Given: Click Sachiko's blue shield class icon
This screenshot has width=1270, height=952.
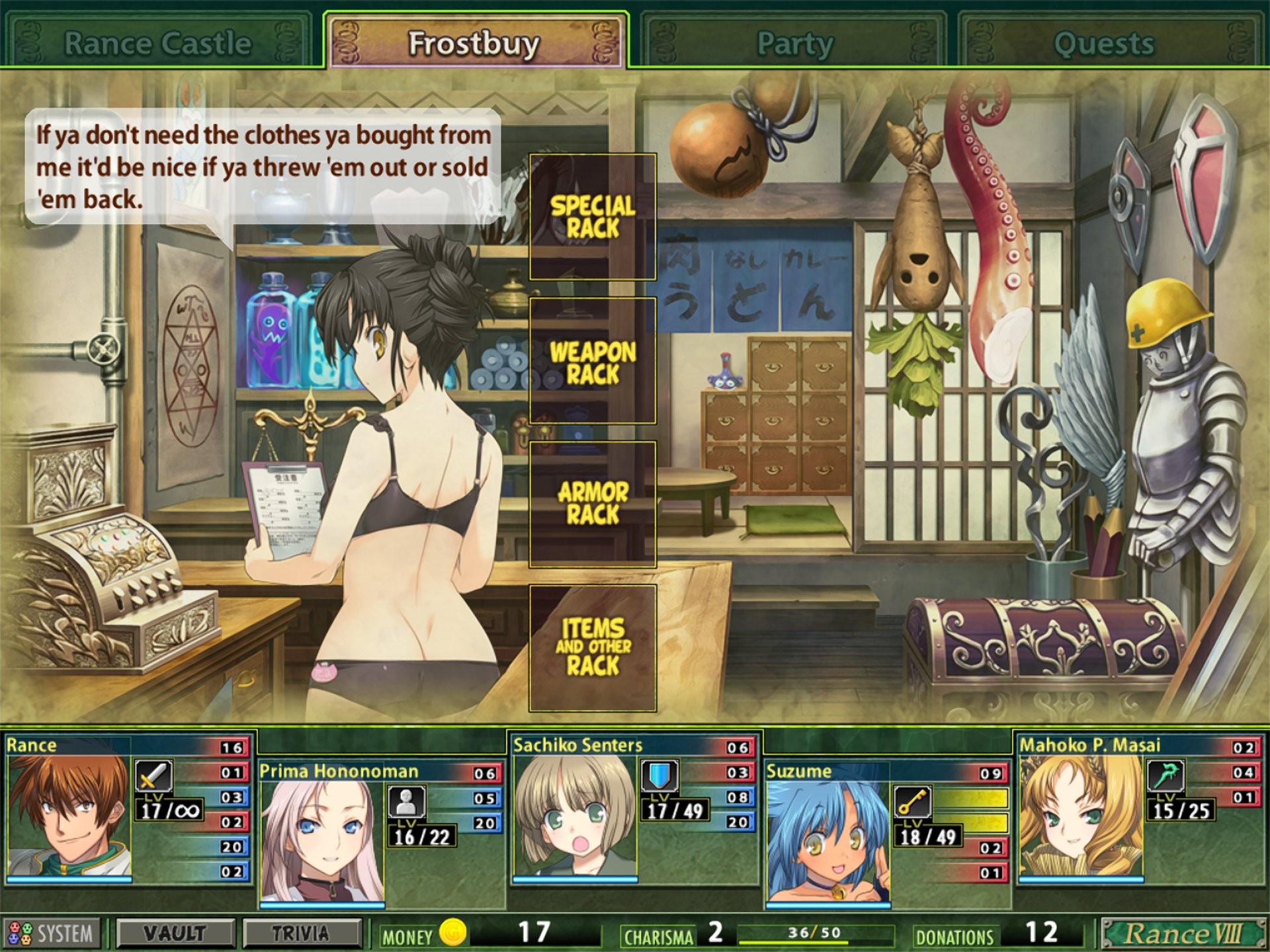Looking at the screenshot, I should 659,775.
